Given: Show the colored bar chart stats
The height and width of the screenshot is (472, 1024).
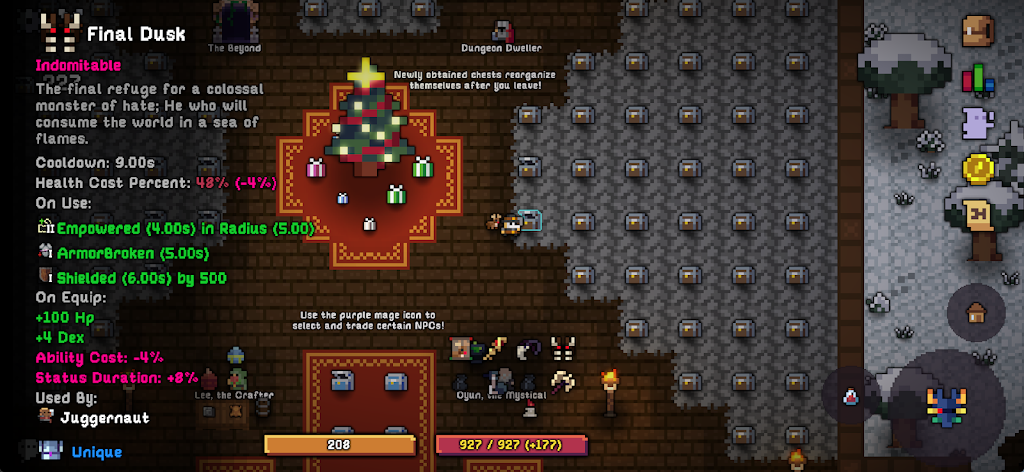Looking at the screenshot, I should pyautogui.click(x=977, y=79).
